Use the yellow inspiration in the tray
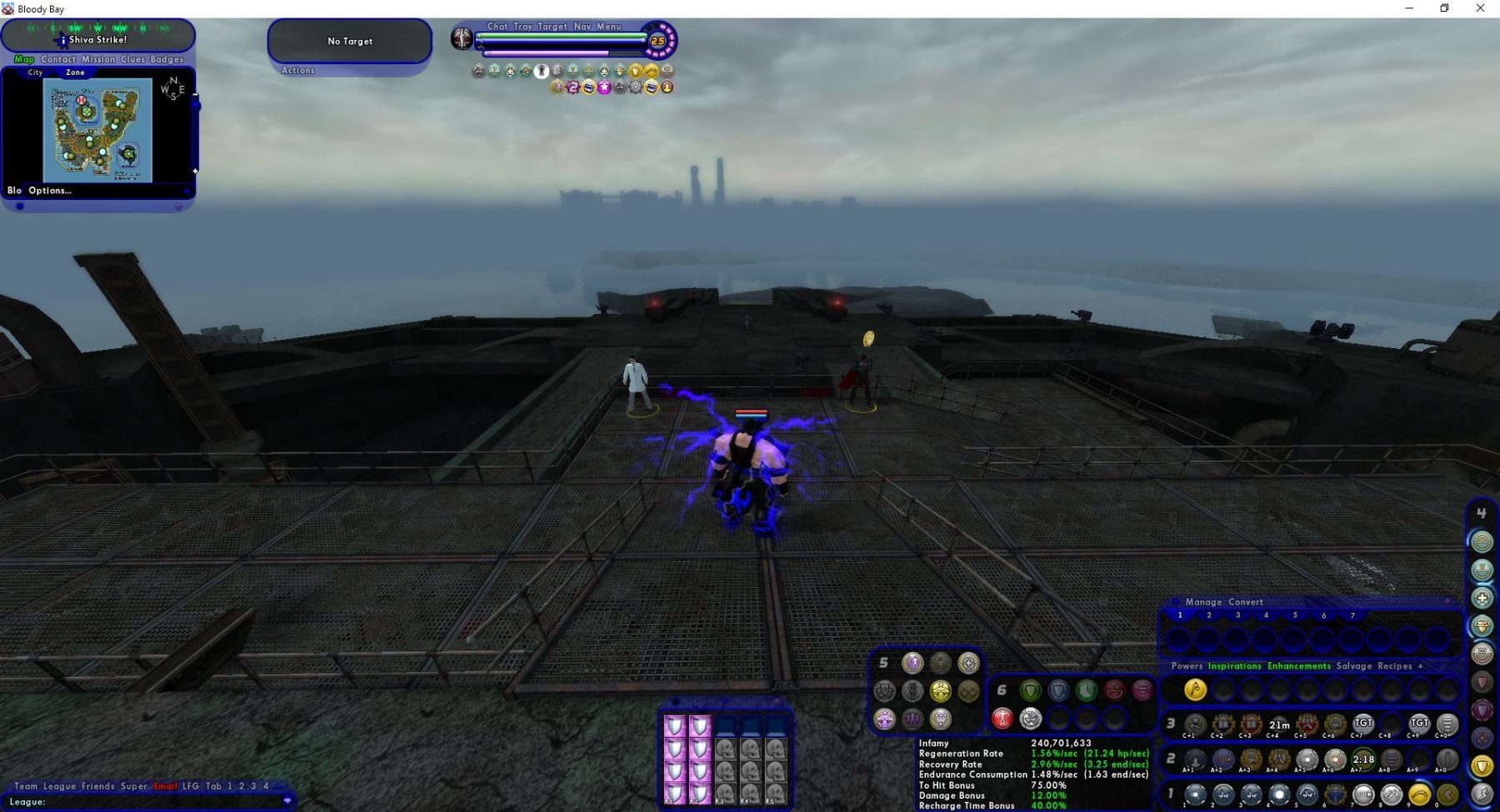 (x=1195, y=690)
